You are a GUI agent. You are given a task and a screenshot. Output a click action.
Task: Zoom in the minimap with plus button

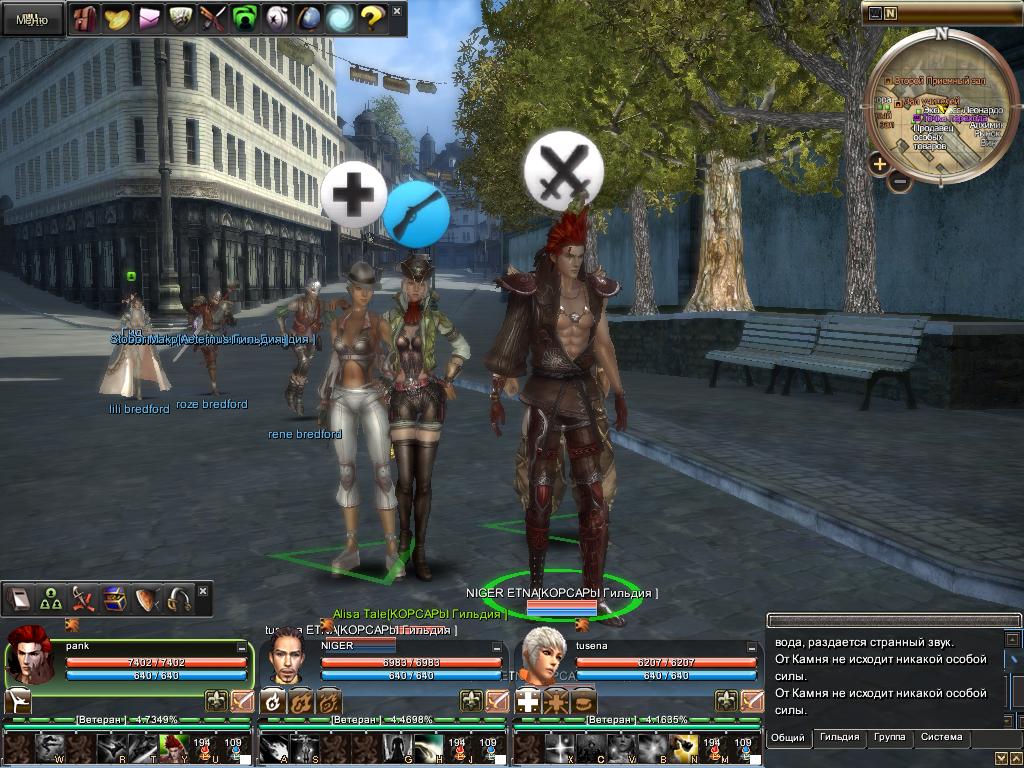(x=879, y=163)
